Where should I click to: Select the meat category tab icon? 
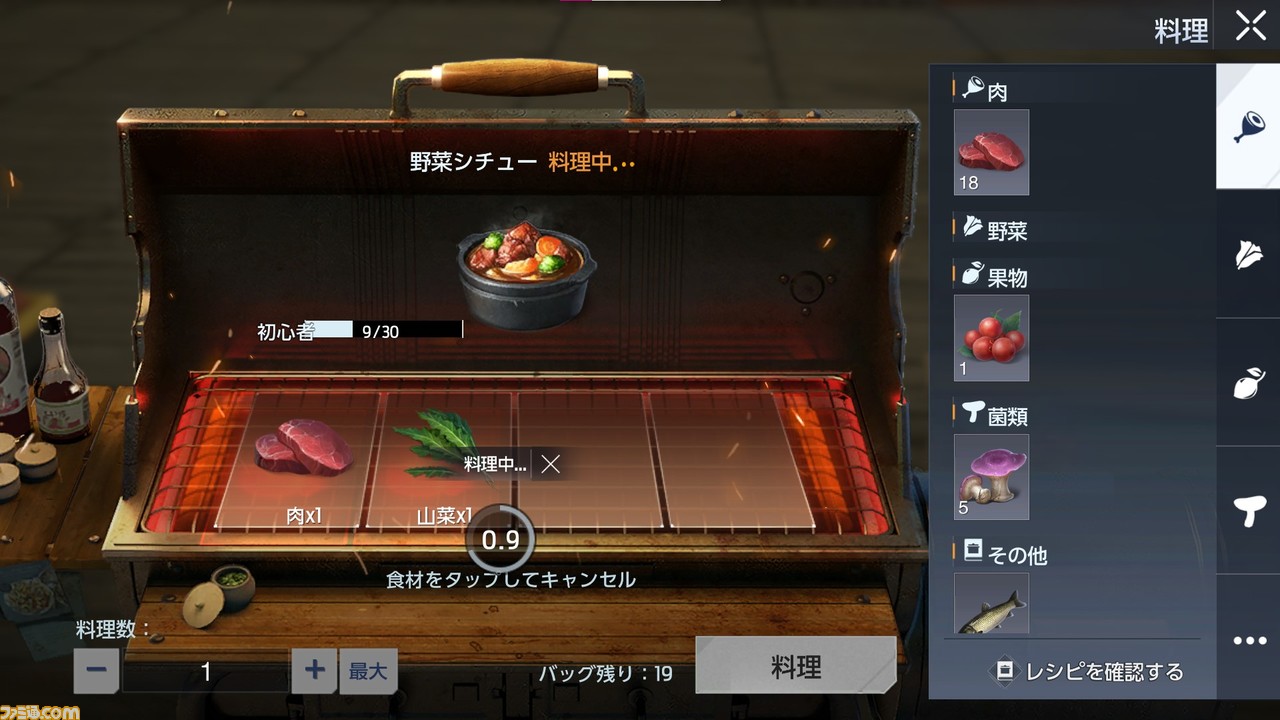tap(1247, 128)
